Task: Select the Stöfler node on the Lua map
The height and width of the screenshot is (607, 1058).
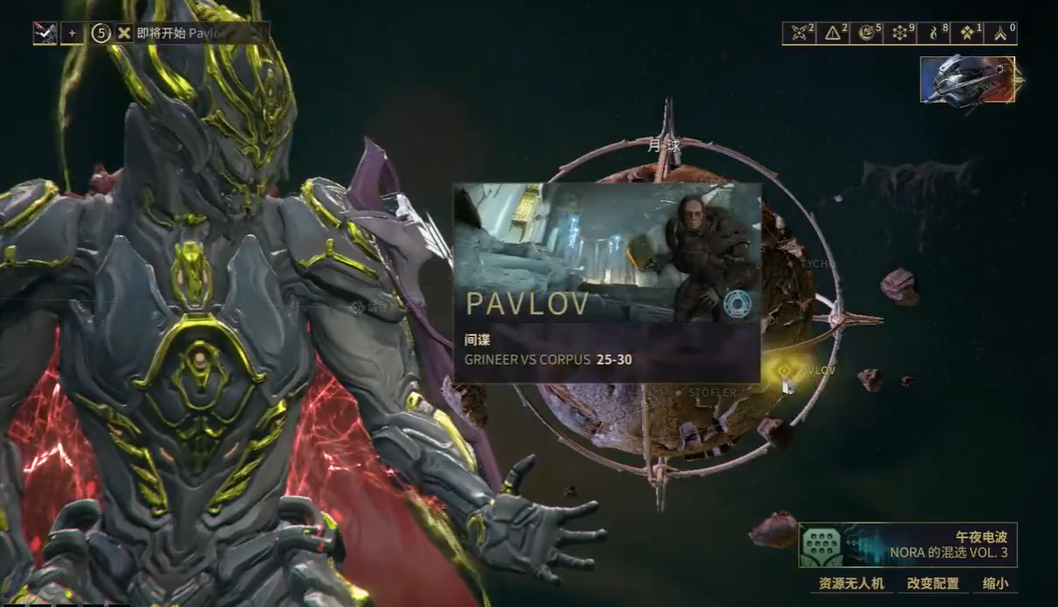Action: click(711, 393)
